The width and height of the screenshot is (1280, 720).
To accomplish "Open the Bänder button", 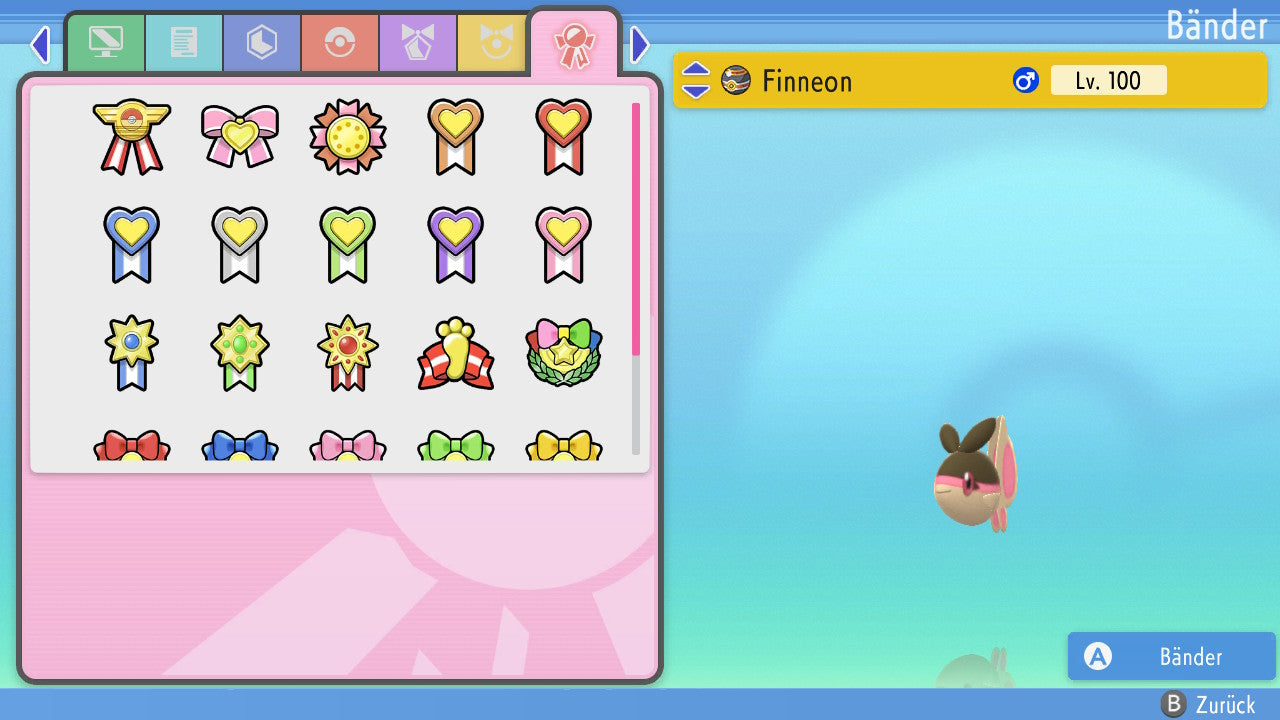I will 1171,656.
